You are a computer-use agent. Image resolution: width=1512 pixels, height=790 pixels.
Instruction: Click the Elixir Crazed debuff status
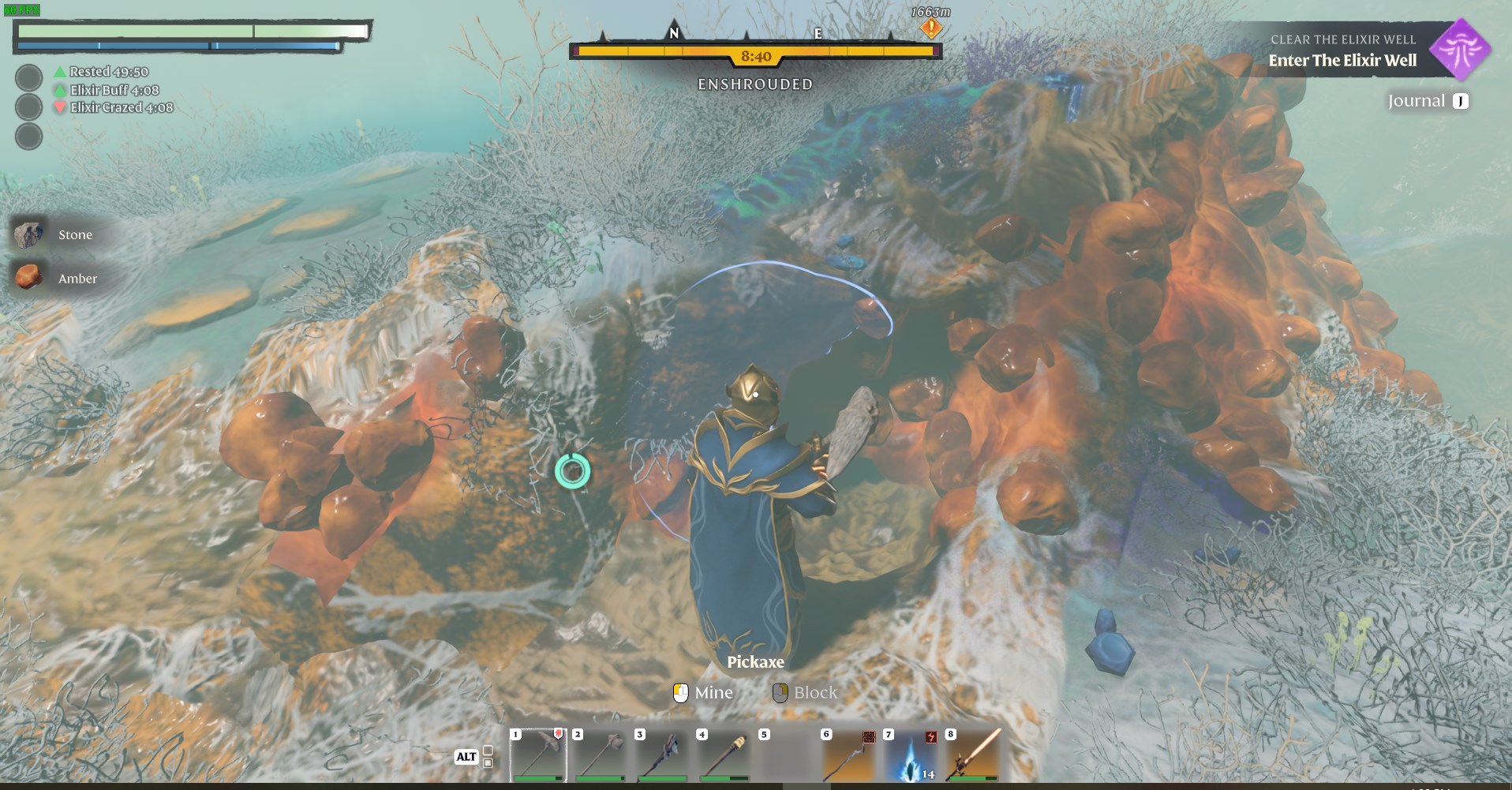coord(121,107)
